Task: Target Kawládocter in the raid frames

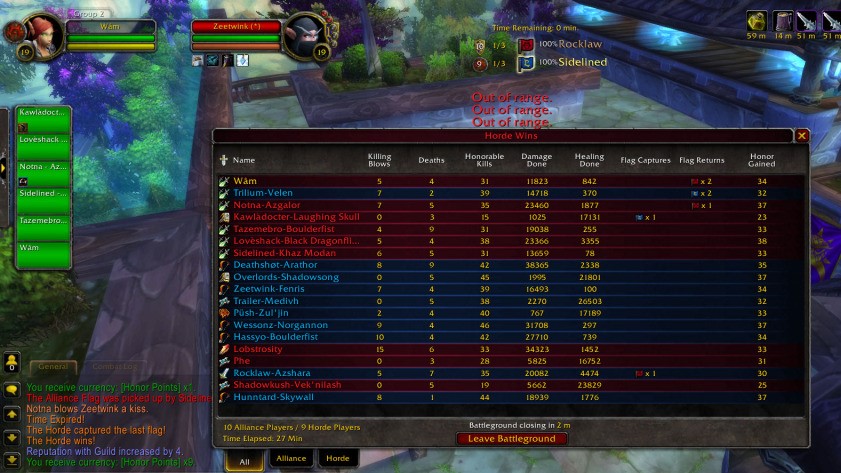Action: [x=43, y=119]
